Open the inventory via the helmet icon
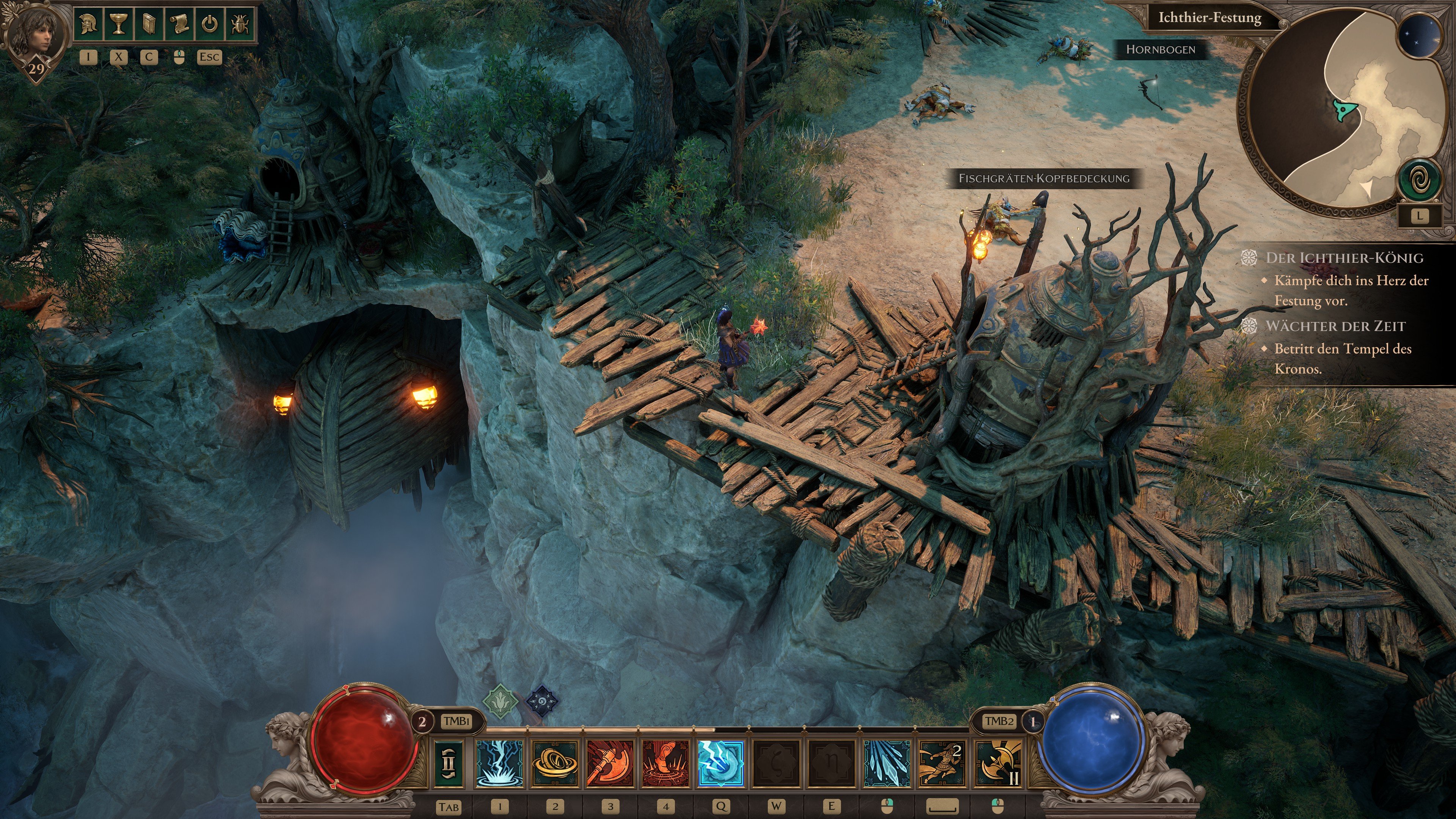Image resolution: width=1456 pixels, height=819 pixels. 89,24
